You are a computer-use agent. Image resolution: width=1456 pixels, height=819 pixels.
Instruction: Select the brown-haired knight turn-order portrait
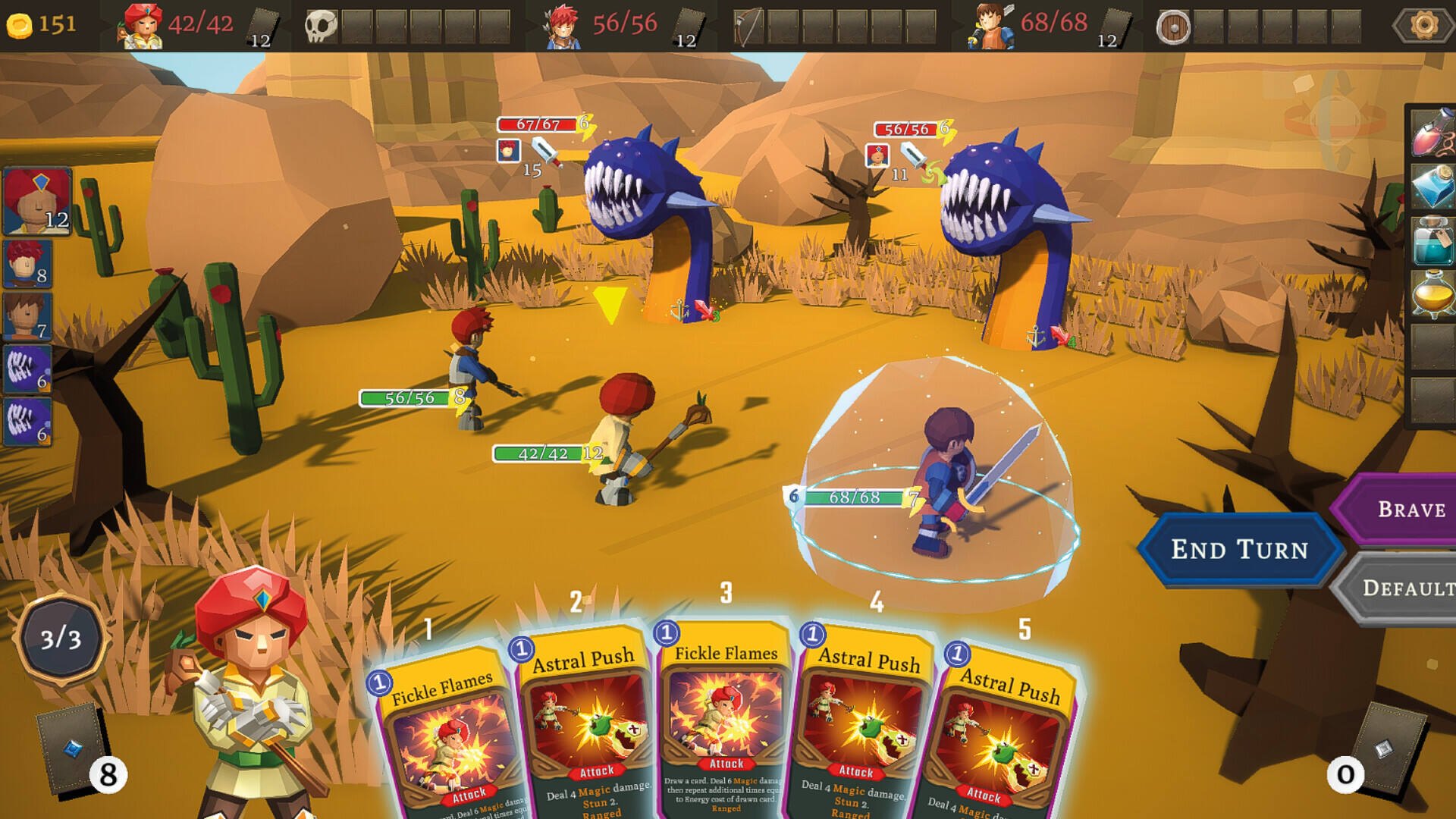27,315
